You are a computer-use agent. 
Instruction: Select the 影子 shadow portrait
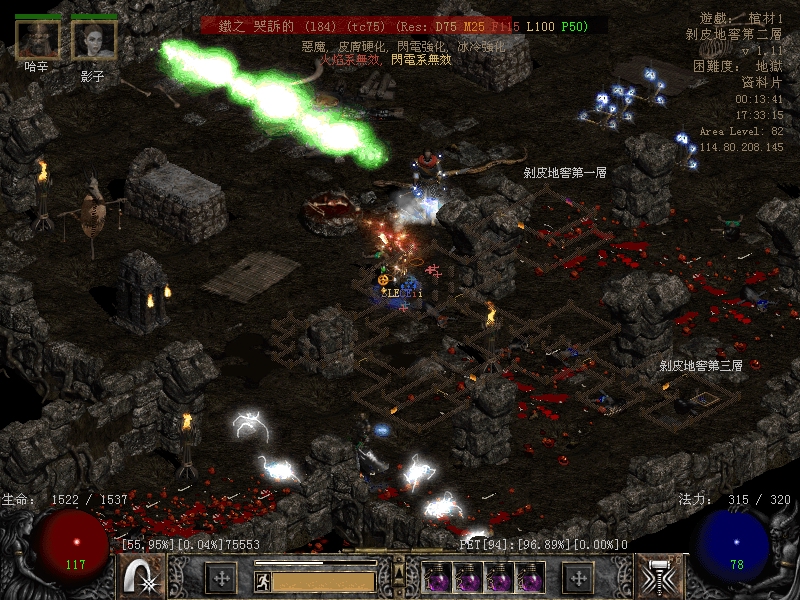click(x=94, y=39)
